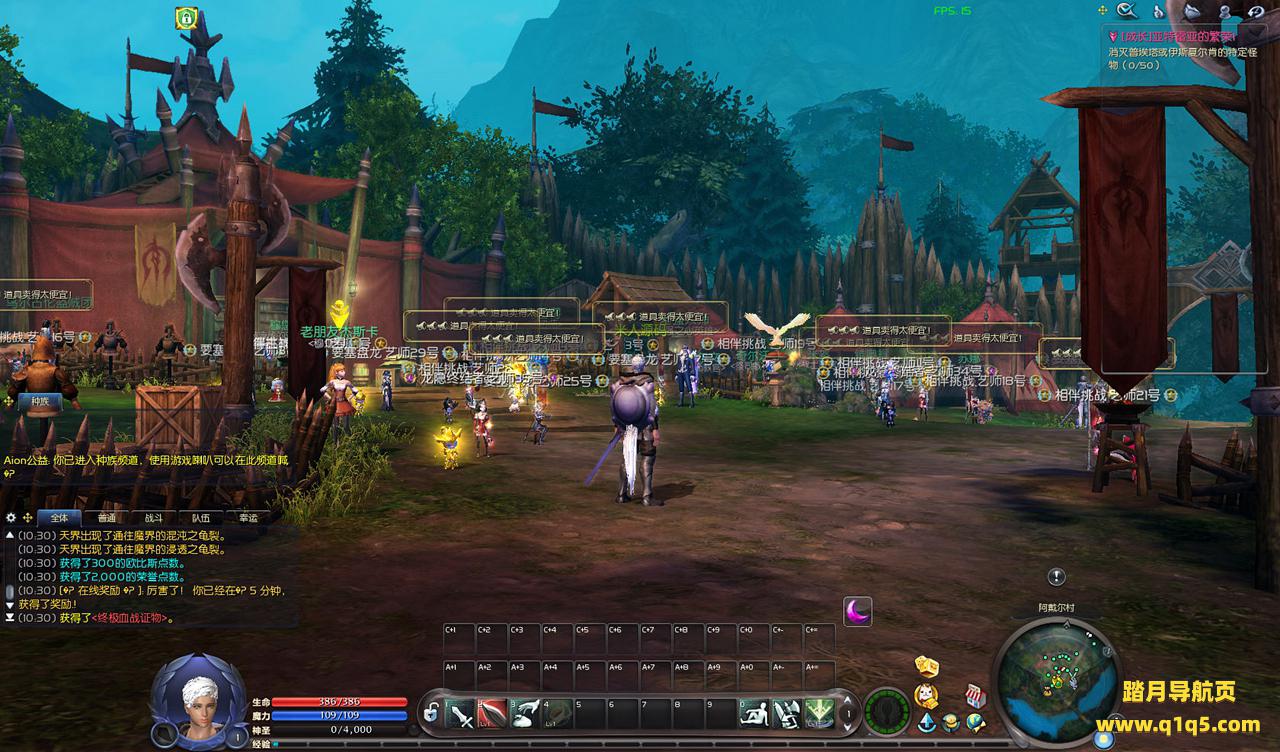Use the sitting rest skill on hotbar
The image size is (1280, 752).
click(x=754, y=714)
